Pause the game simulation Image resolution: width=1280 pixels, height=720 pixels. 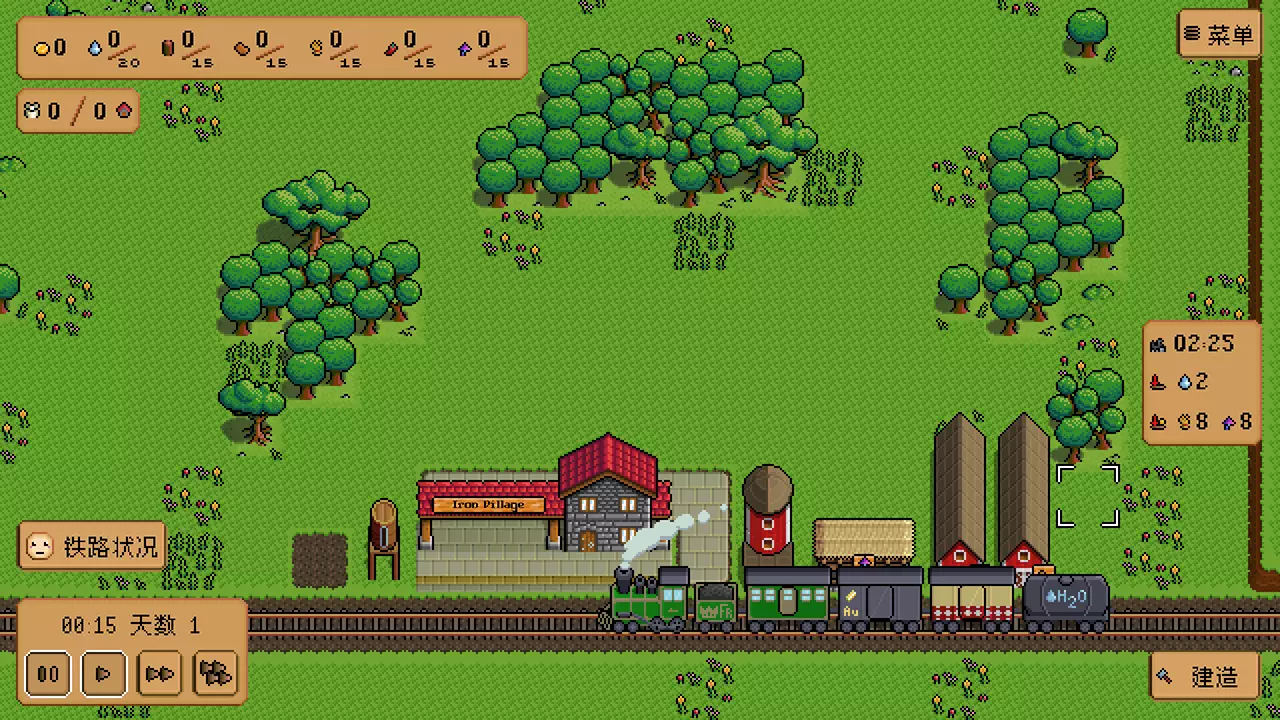pyautogui.click(x=47, y=674)
